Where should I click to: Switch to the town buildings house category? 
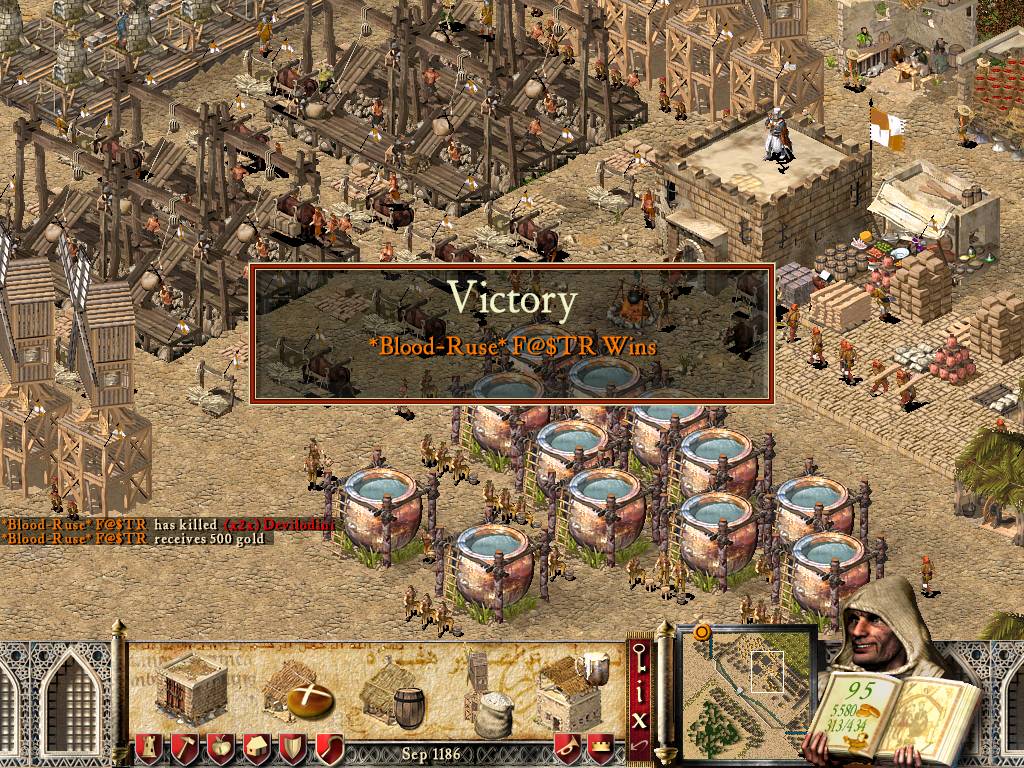tap(257, 747)
